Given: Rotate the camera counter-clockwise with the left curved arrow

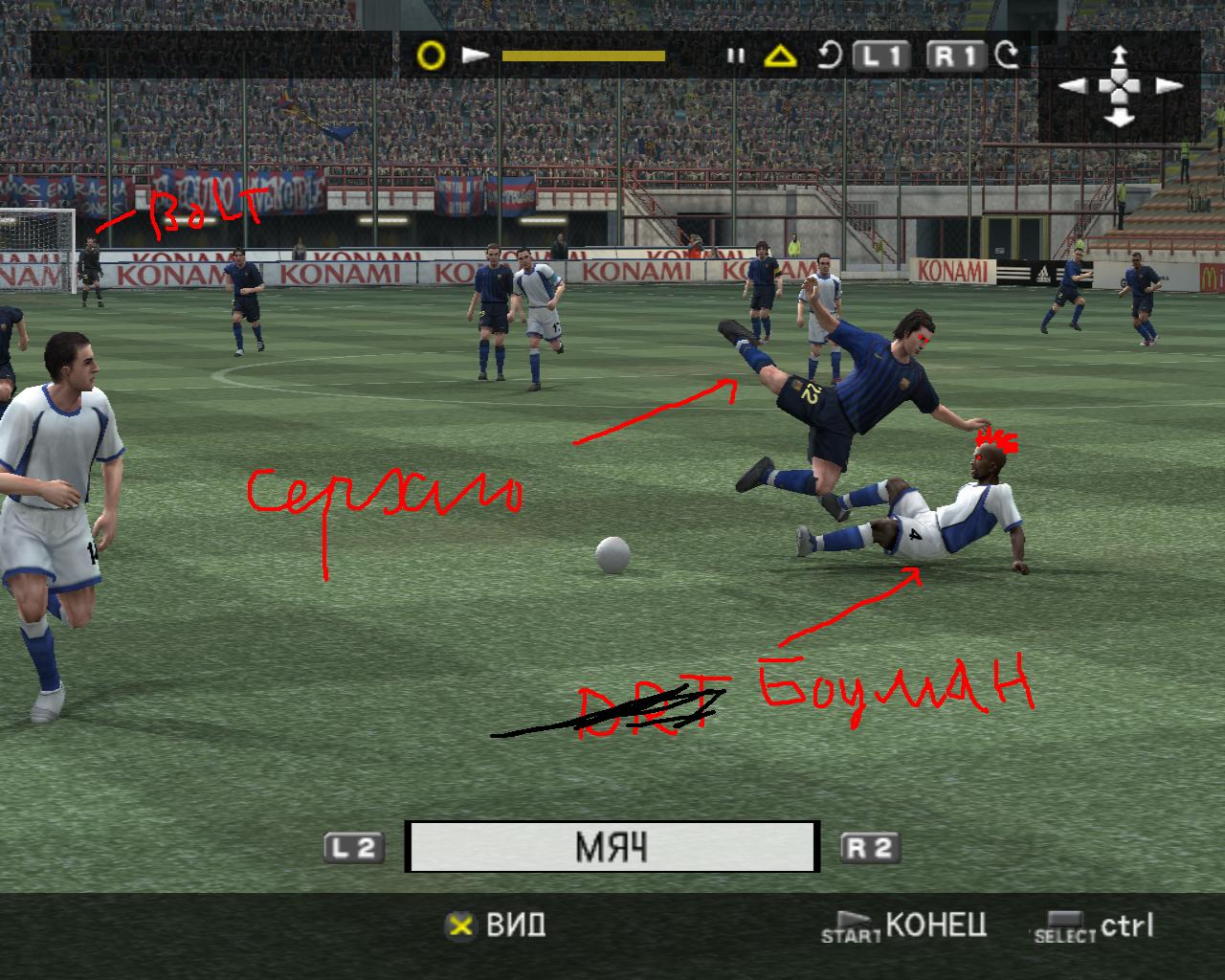Looking at the screenshot, I should click(830, 56).
